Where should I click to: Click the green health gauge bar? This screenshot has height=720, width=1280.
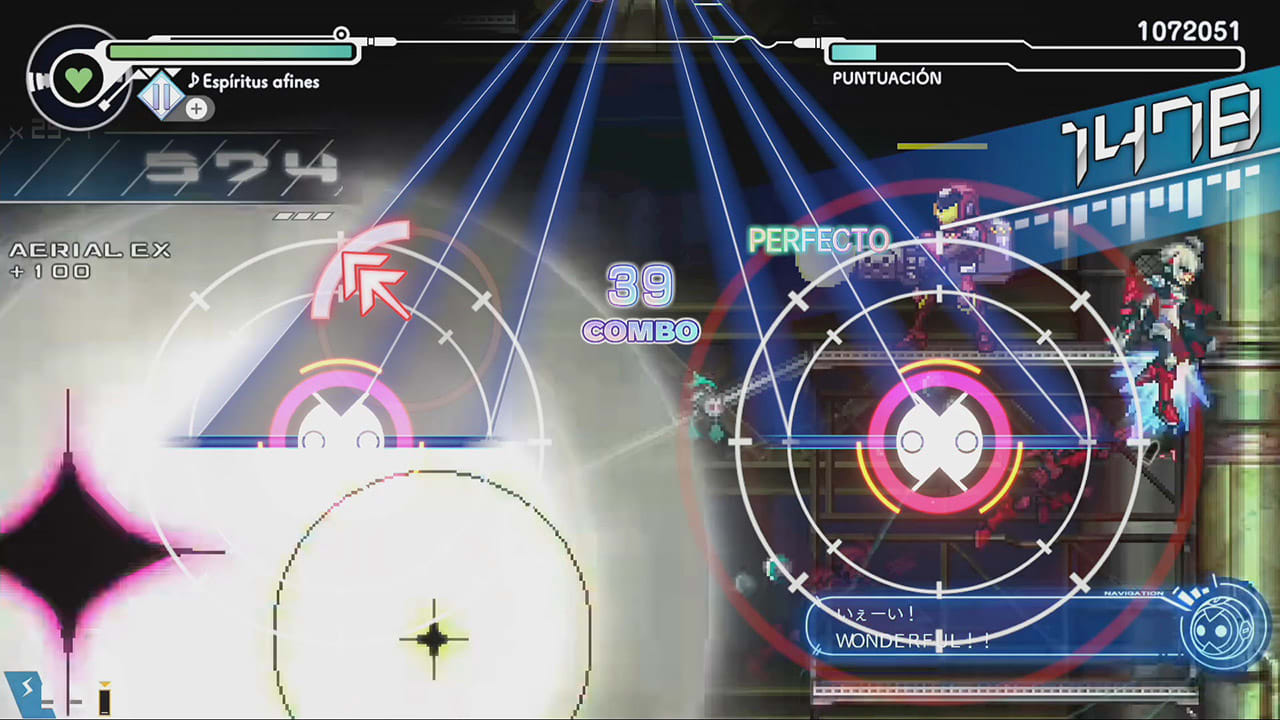pos(230,50)
